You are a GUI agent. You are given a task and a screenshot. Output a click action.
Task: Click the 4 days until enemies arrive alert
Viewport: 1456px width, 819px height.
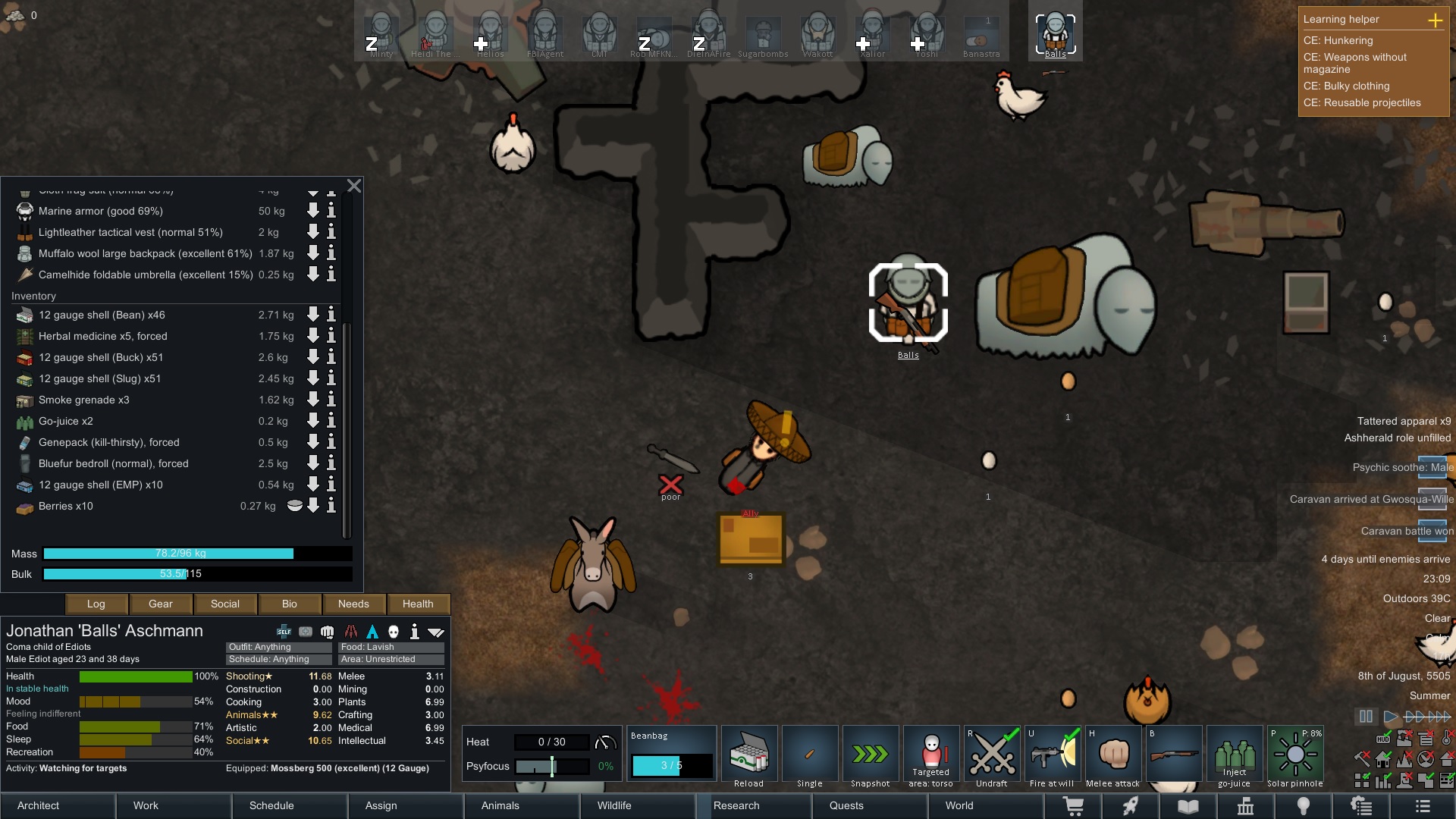pyautogui.click(x=1388, y=560)
